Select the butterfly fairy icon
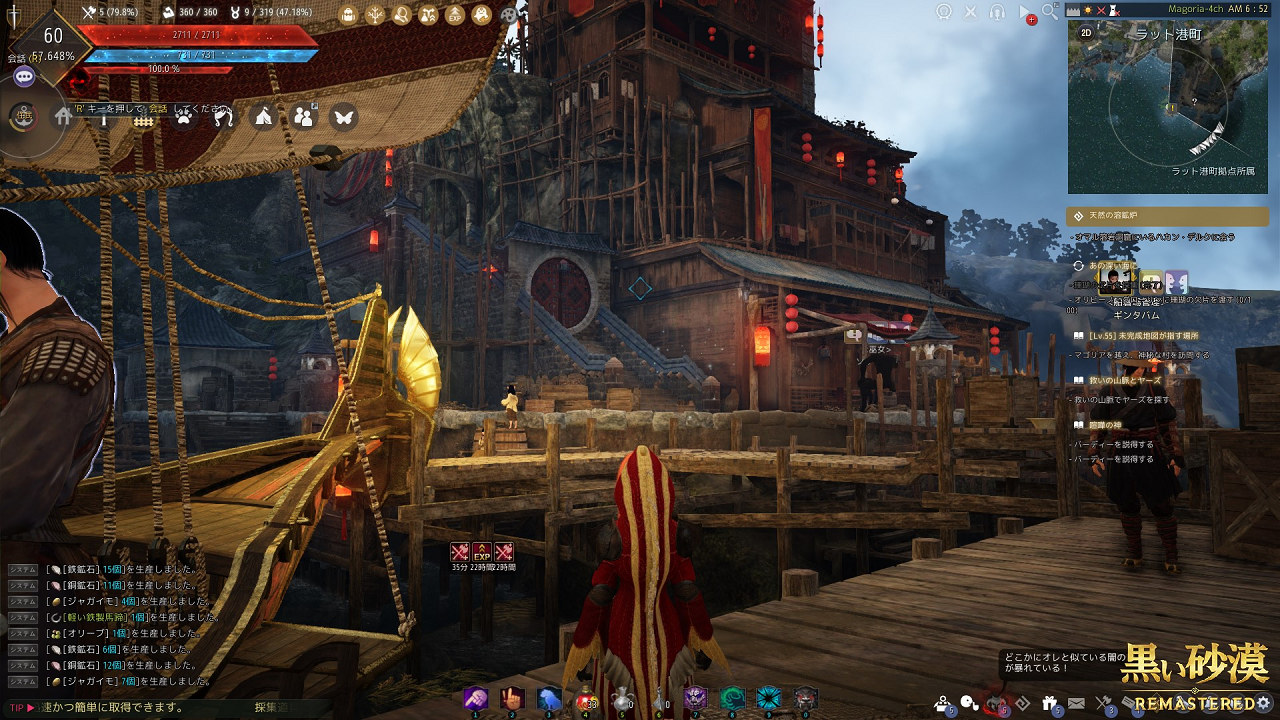Screen dimensions: 1280x720 [x=343, y=117]
